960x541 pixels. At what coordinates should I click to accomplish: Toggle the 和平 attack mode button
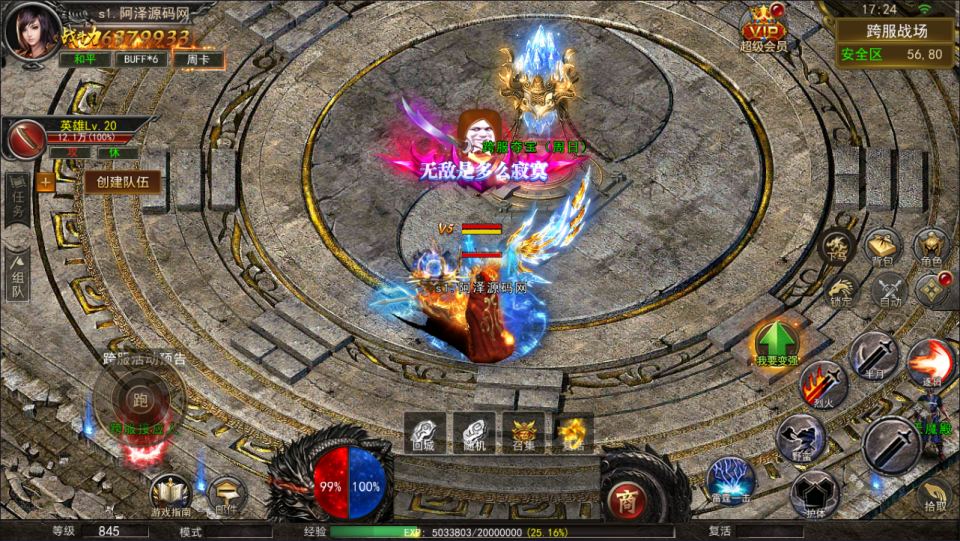85,60
